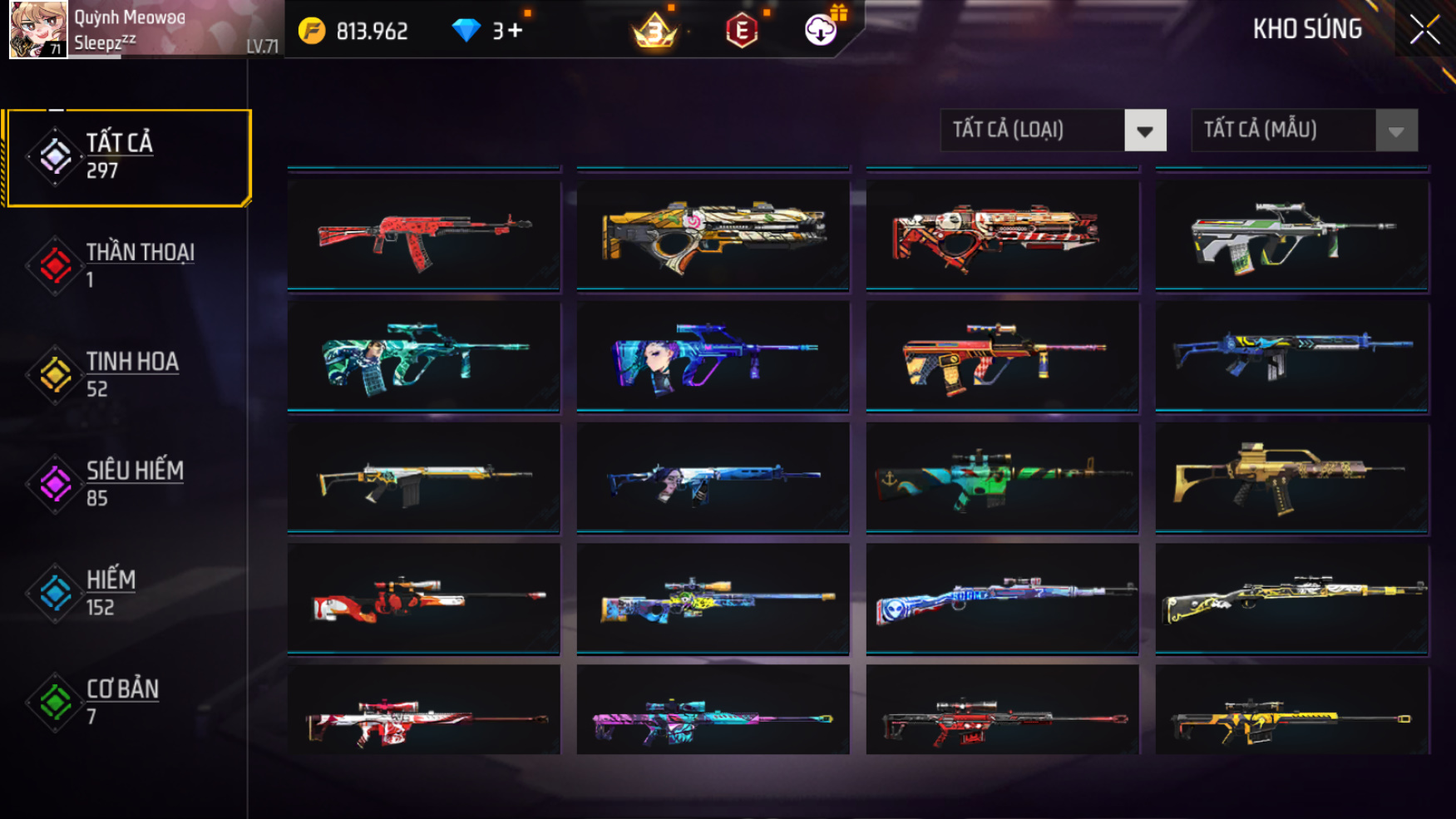The width and height of the screenshot is (1456, 819).
Task: Open the player profile avatar
Action: click(38, 30)
